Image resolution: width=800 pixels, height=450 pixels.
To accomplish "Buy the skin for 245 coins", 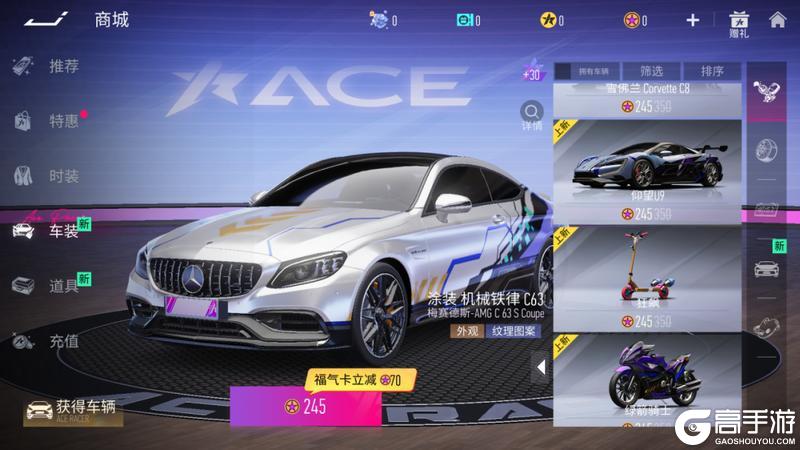I will (x=305, y=407).
